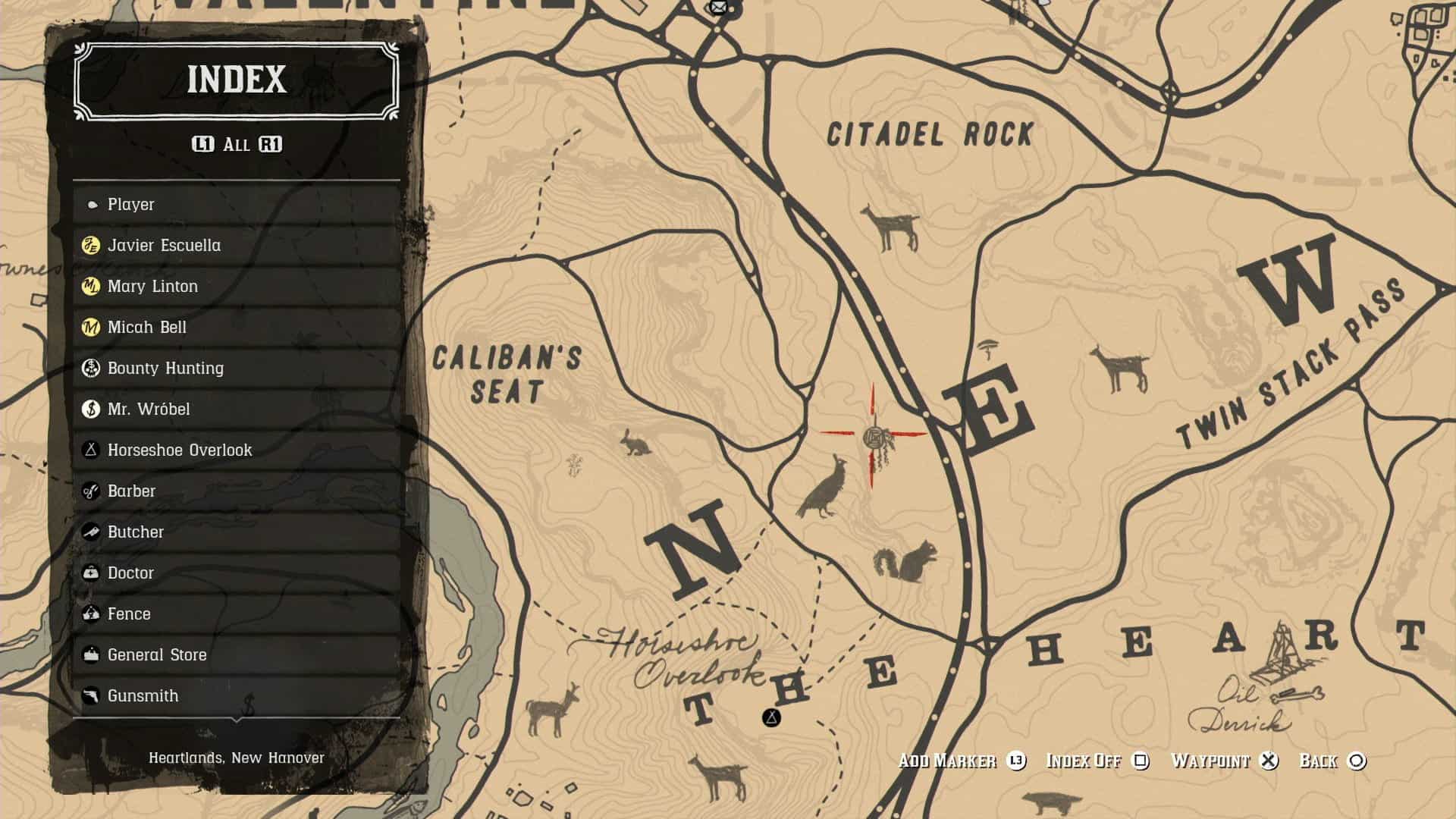
Task: Click the Mr. Wróbel mission icon
Action: [93, 409]
